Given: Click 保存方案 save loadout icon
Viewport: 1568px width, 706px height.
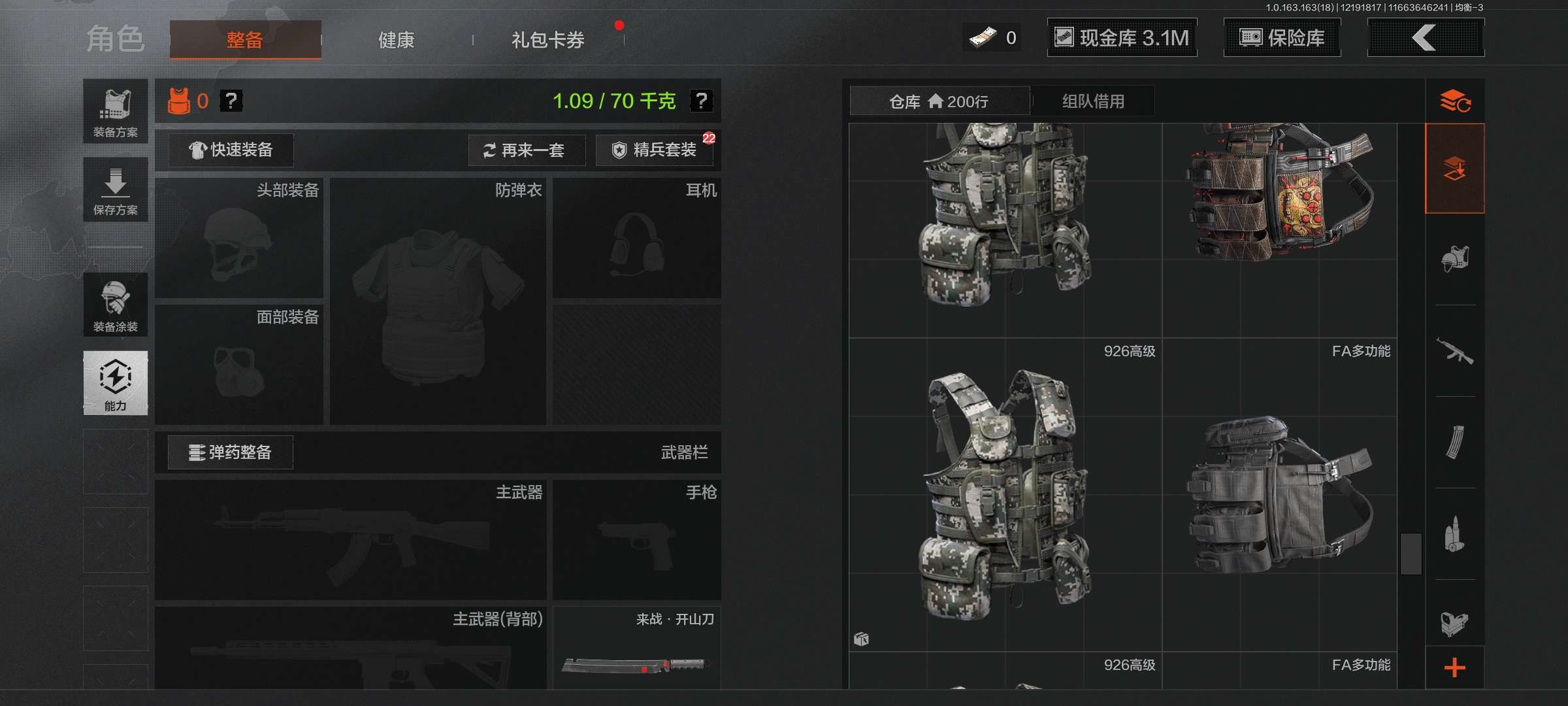Looking at the screenshot, I should 115,190.
